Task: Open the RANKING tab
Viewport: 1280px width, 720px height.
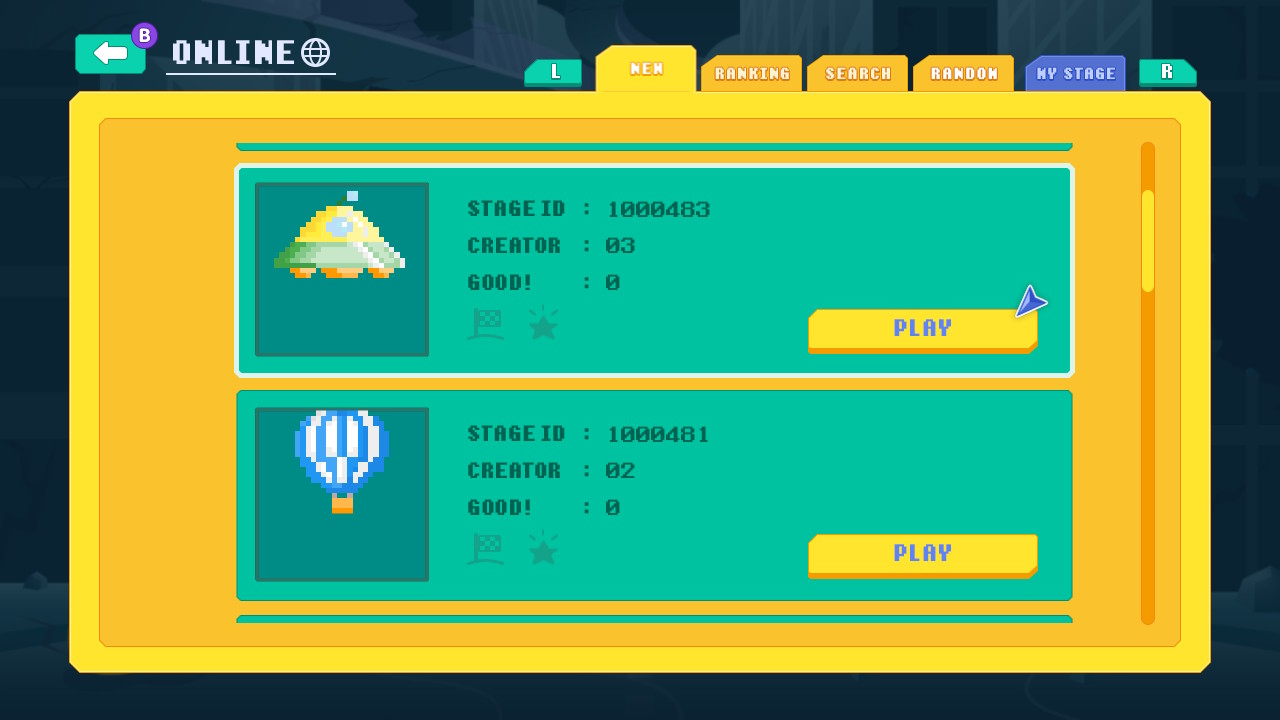Action: click(751, 73)
